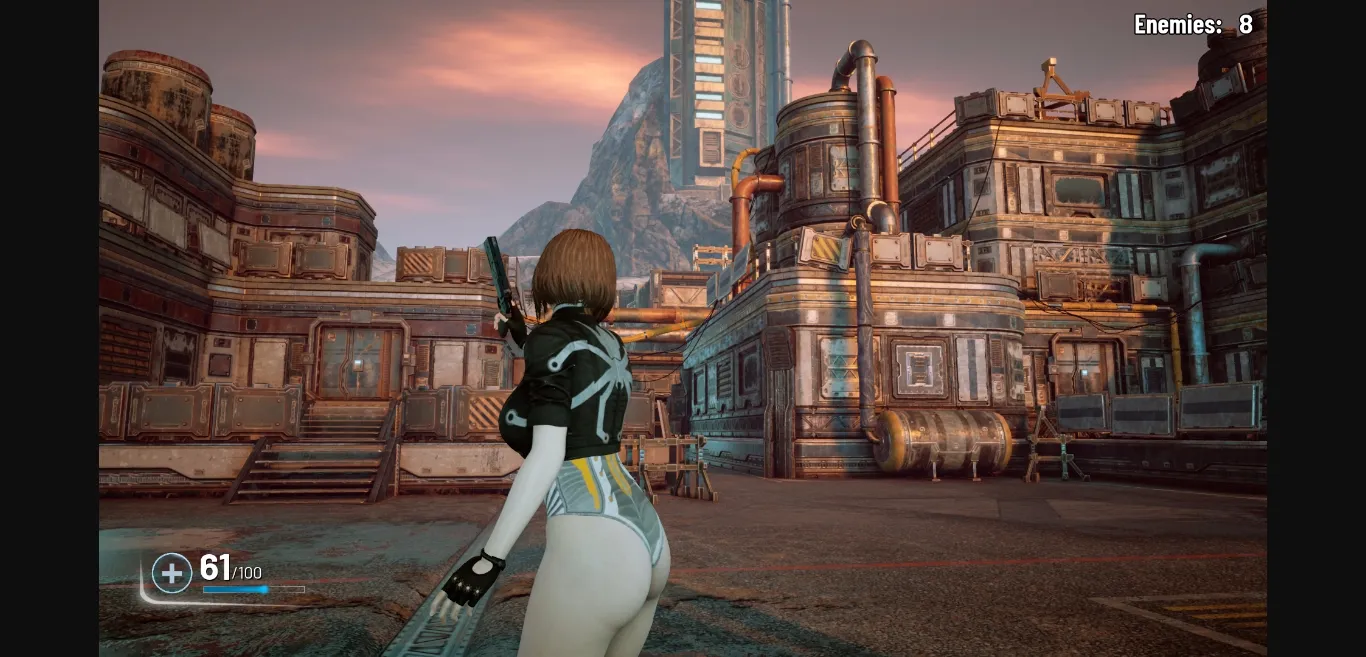Screen dimensions: 1366x657
Task: Click the health plus icon
Action: [172, 573]
